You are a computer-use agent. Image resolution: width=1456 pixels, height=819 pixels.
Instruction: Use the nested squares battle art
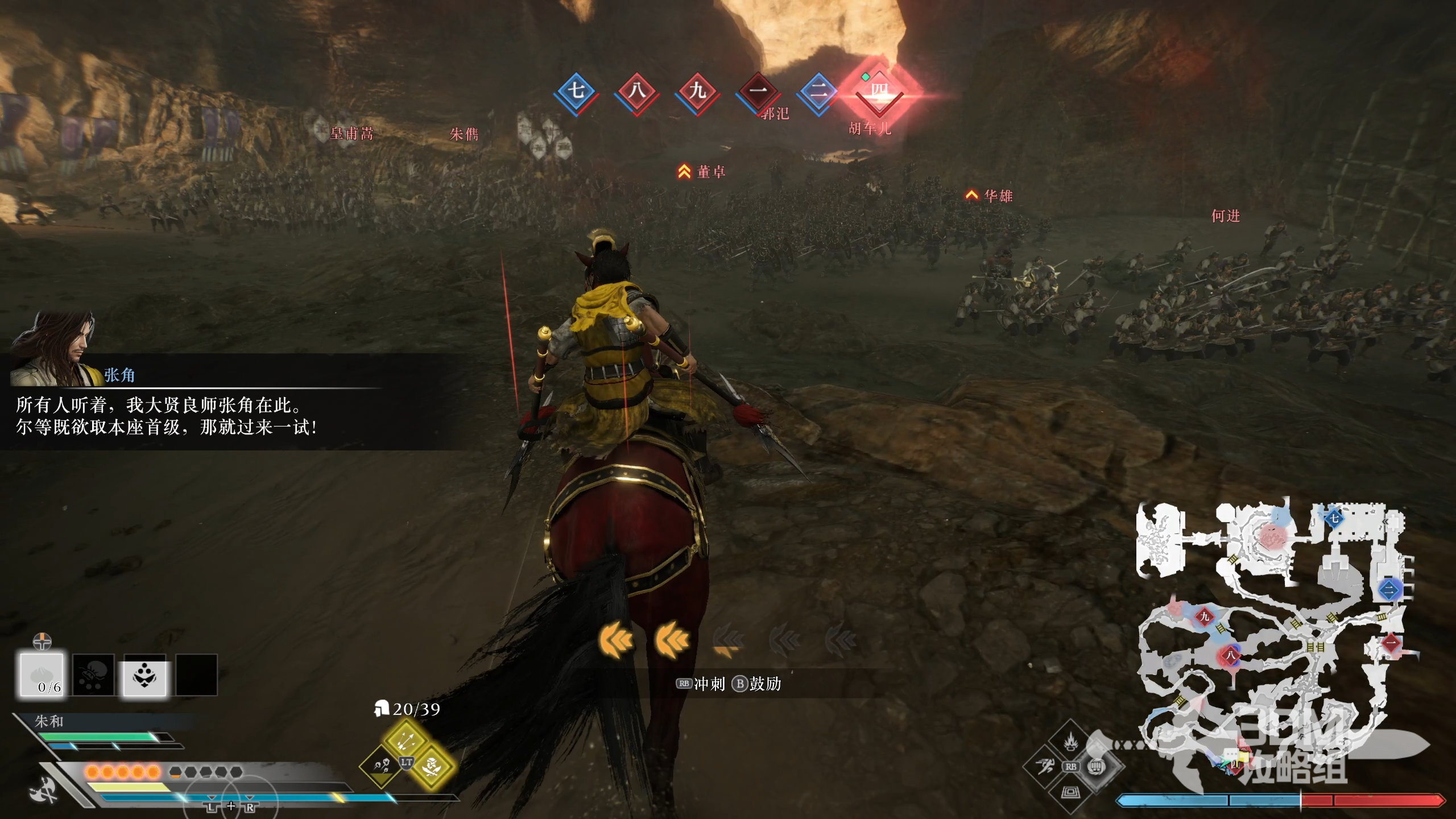[x=1070, y=792]
